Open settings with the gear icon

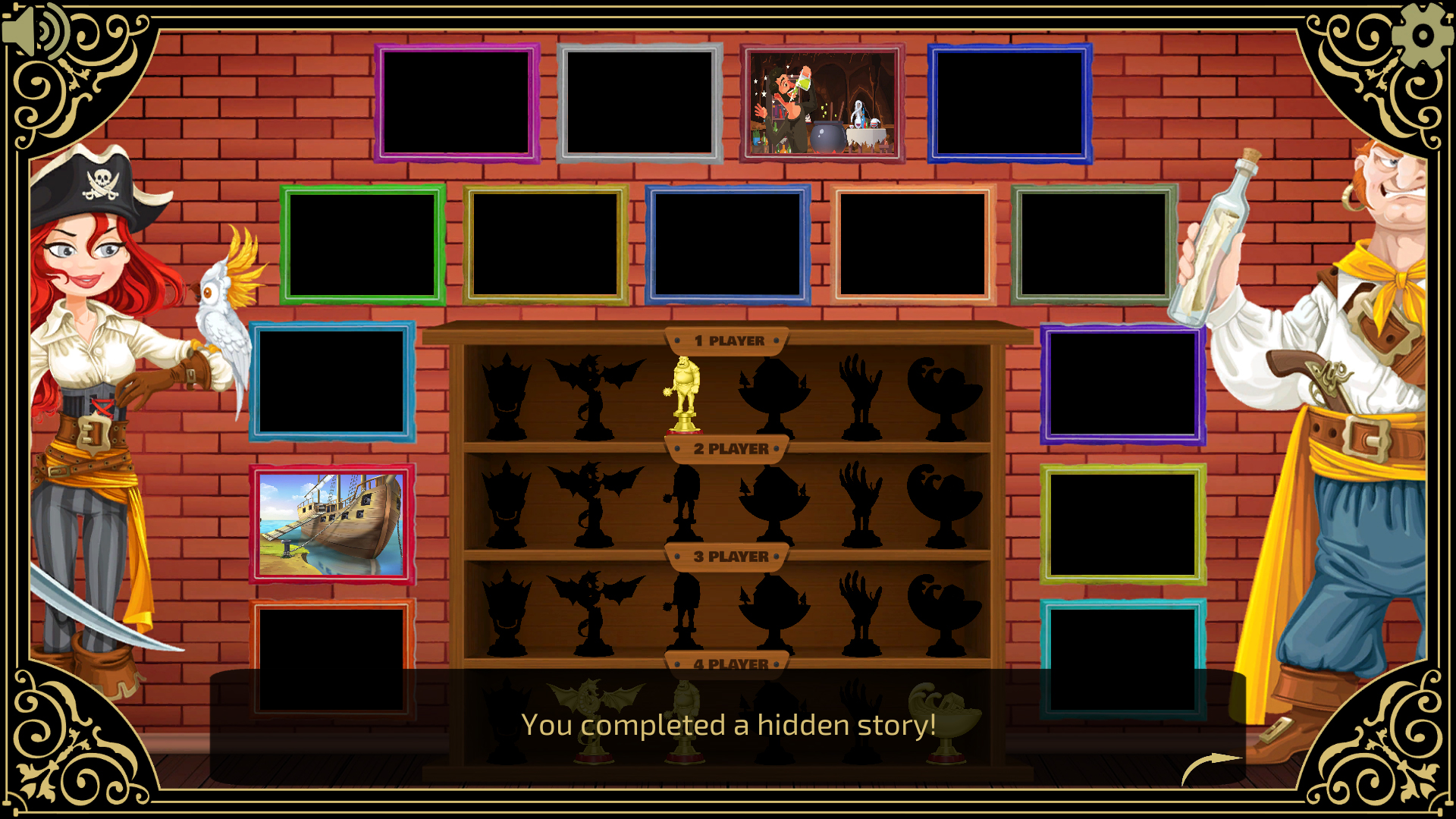click(1423, 35)
